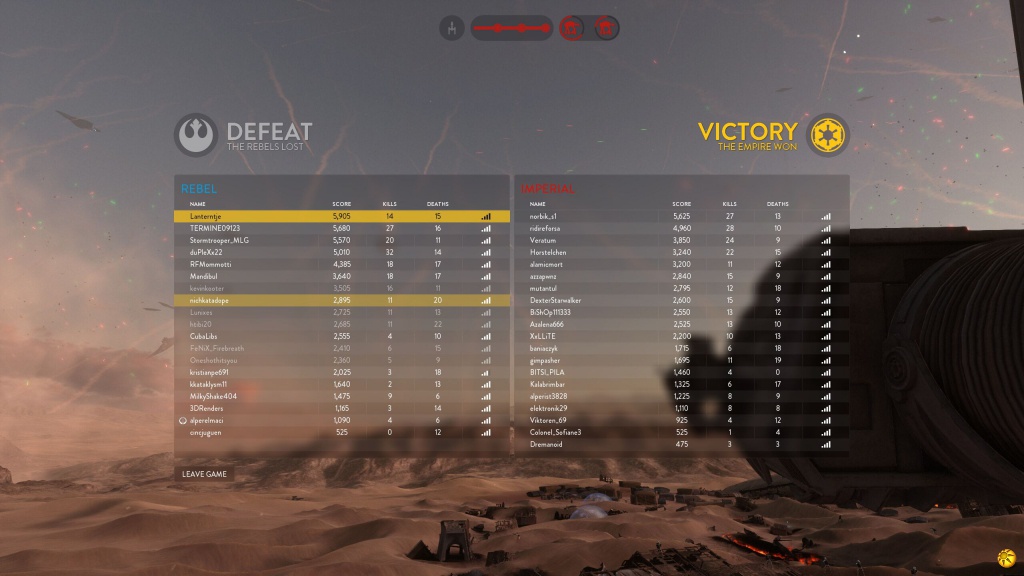Image resolution: width=1024 pixels, height=576 pixels.
Task: Choose Dremanoid at the bottom of Imperials
Action: 681,444
